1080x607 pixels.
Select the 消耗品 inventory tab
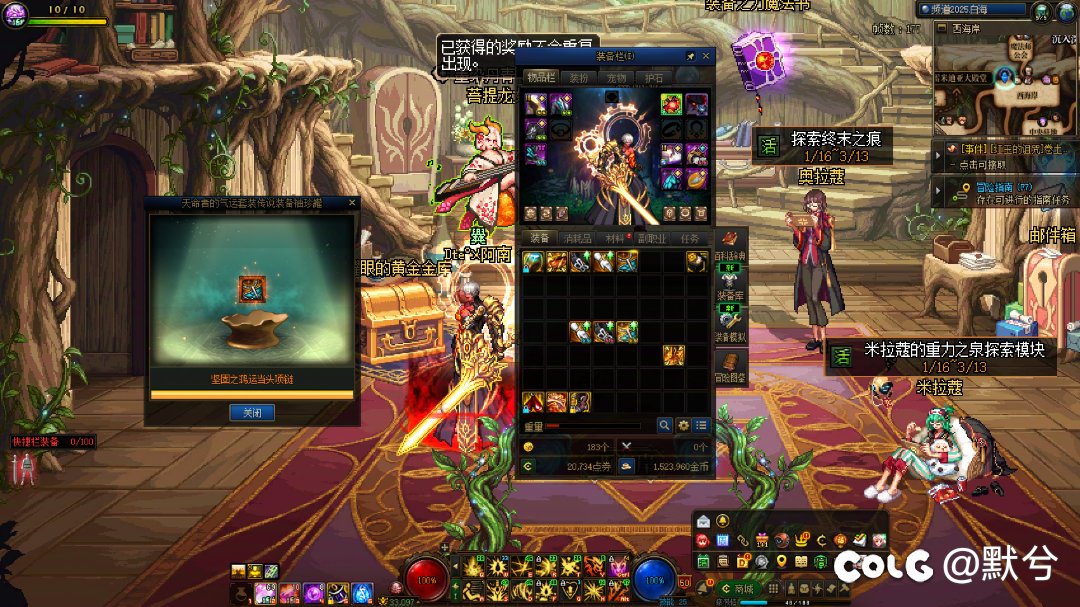(577, 239)
